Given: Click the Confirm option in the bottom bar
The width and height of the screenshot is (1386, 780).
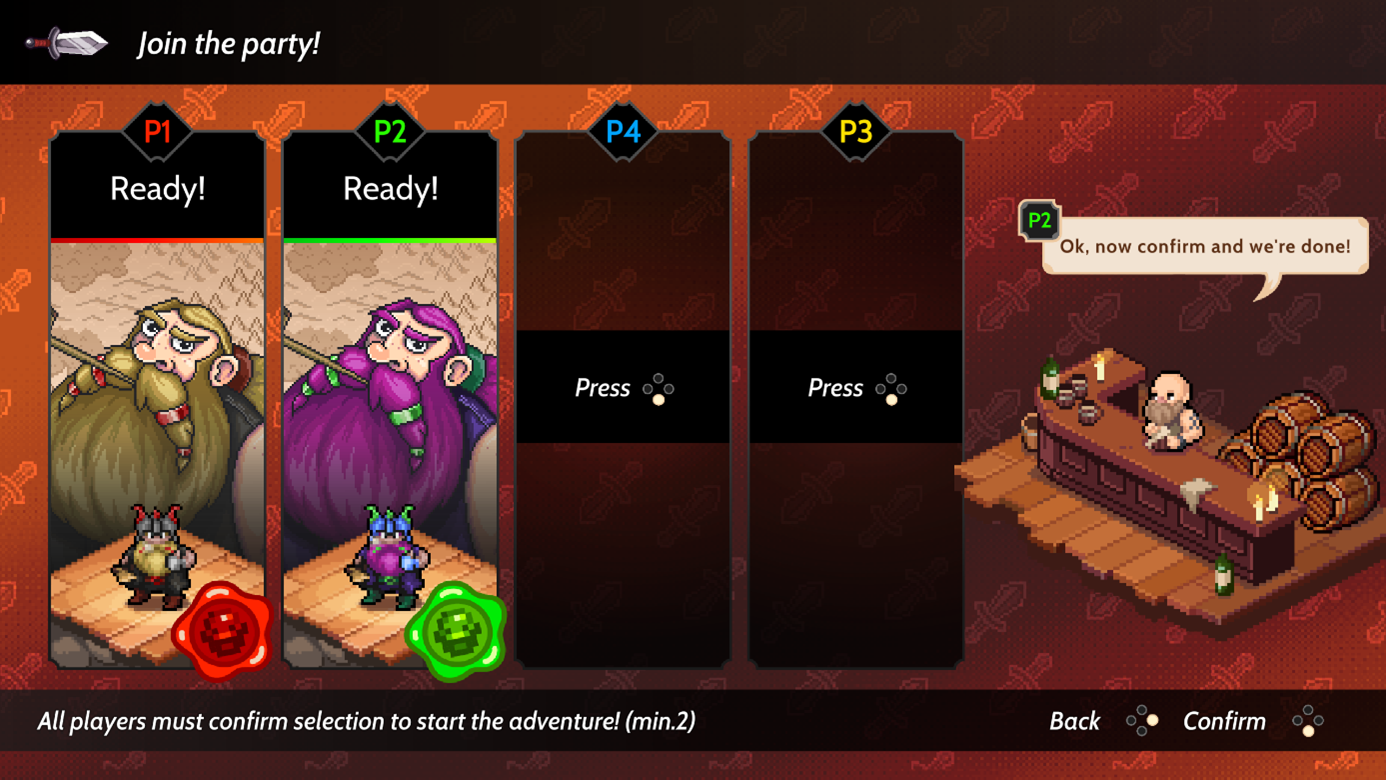Looking at the screenshot, I should (1225, 720).
